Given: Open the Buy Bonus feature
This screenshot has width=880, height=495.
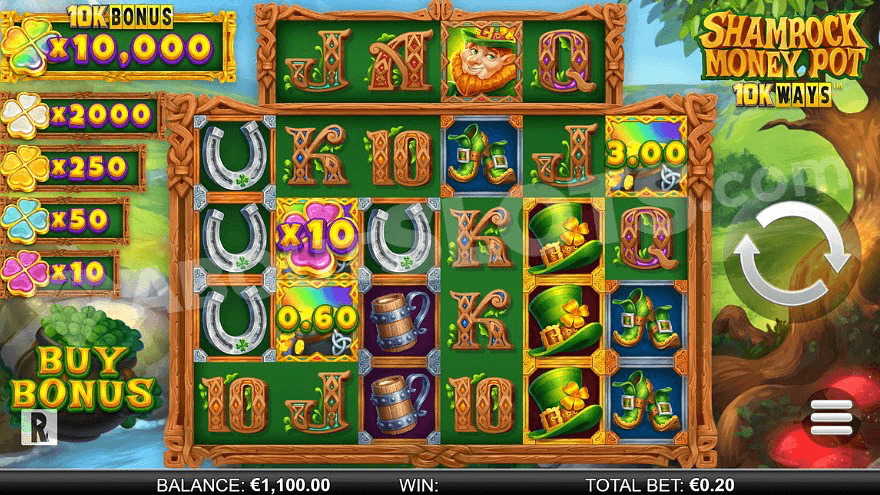Looking at the screenshot, I should [x=82, y=377].
